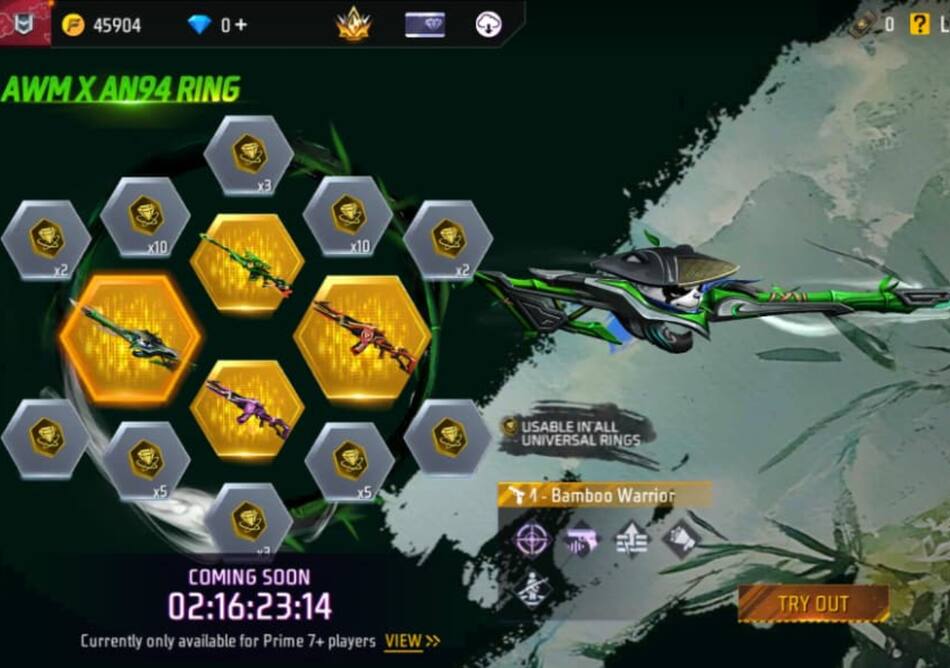Image resolution: width=950 pixels, height=668 pixels.
Task: Open the yellow question mark help
Action: point(919,24)
